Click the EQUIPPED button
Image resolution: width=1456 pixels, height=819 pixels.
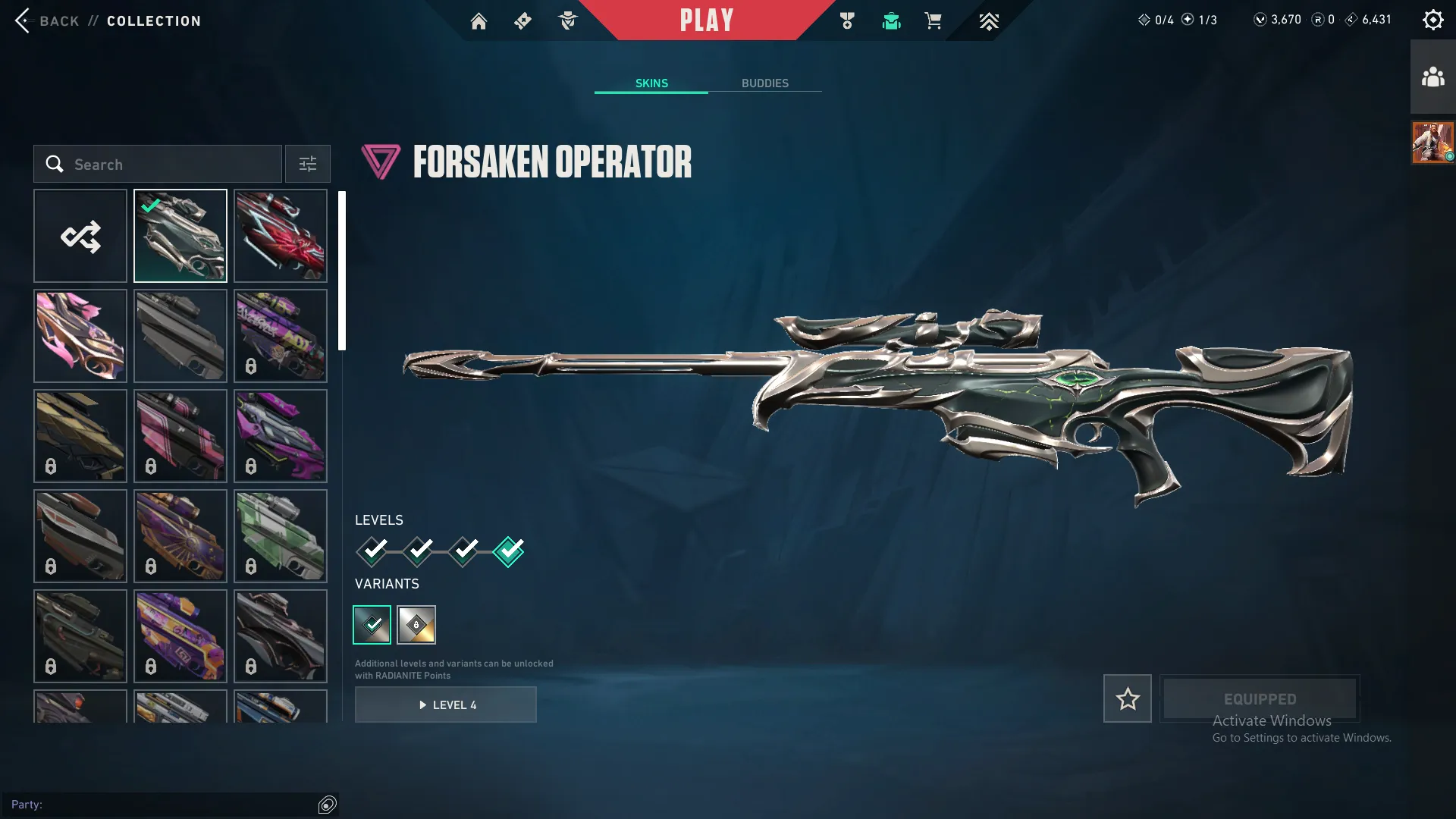(x=1259, y=698)
